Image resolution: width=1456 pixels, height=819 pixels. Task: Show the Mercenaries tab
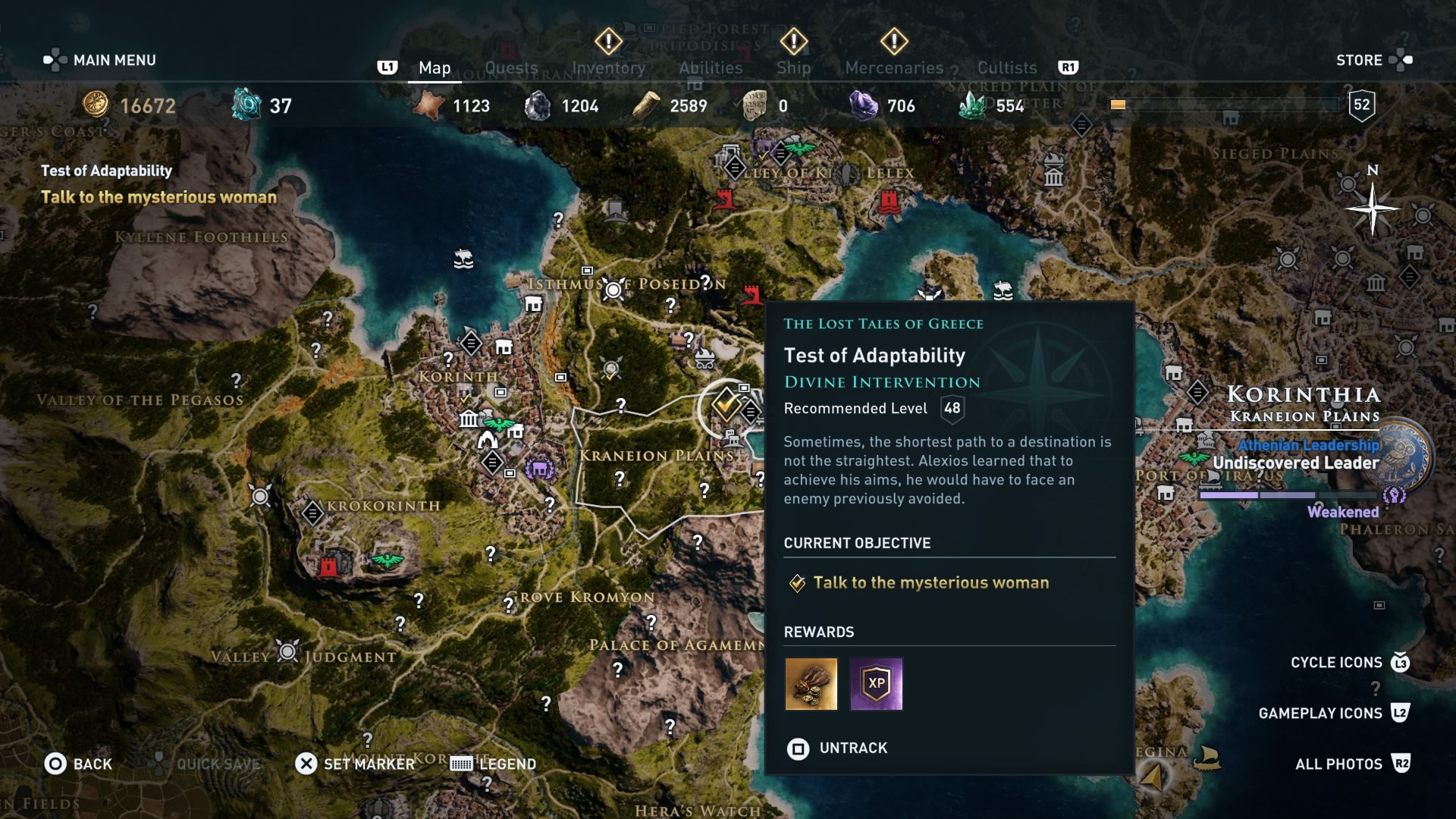click(x=894, y=68)
